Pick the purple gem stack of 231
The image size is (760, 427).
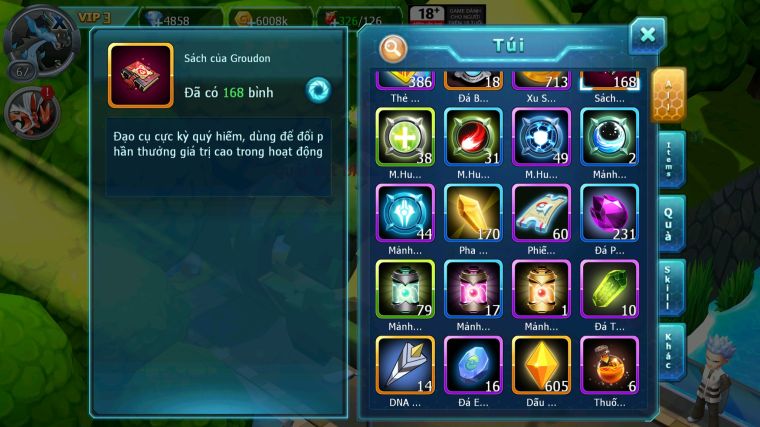[x=609, y=212]
